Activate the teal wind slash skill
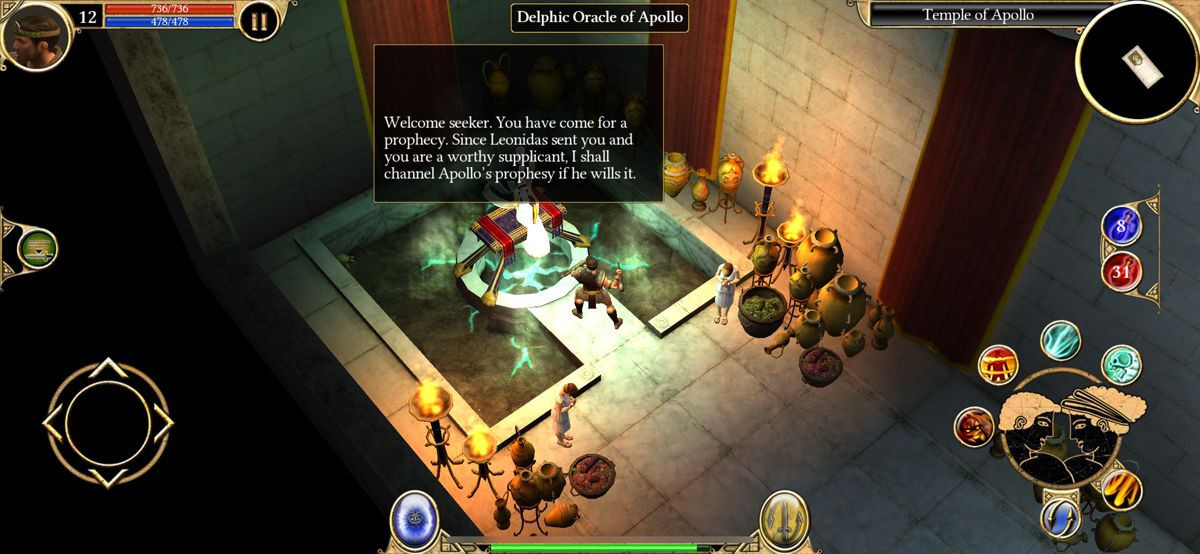The height and width of the screenshot is (554, 1200). 1060,340
